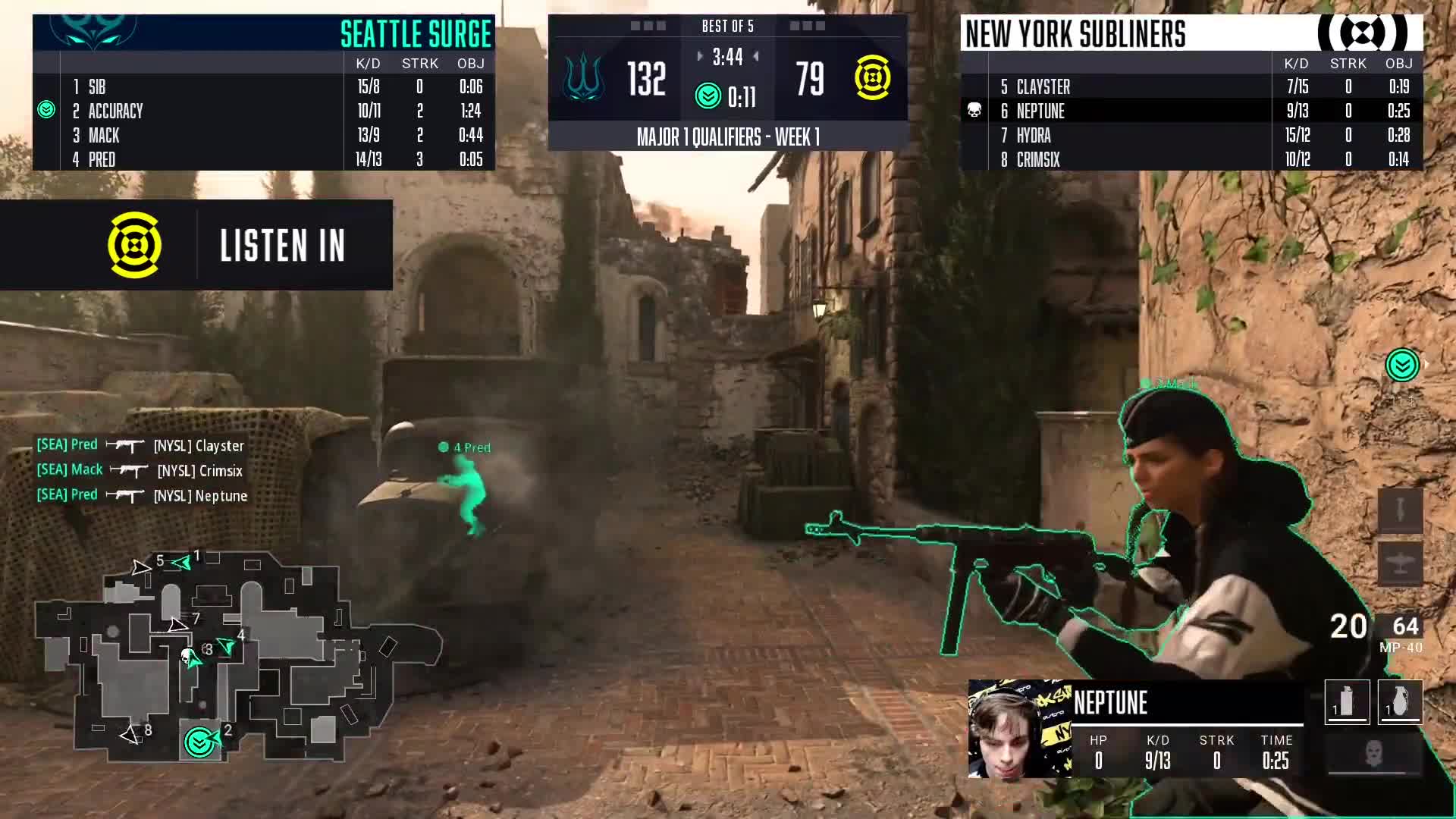Choose the highlighted Neptune scoreboard row
The image size is (1456, 819).
pos(1191,111)
